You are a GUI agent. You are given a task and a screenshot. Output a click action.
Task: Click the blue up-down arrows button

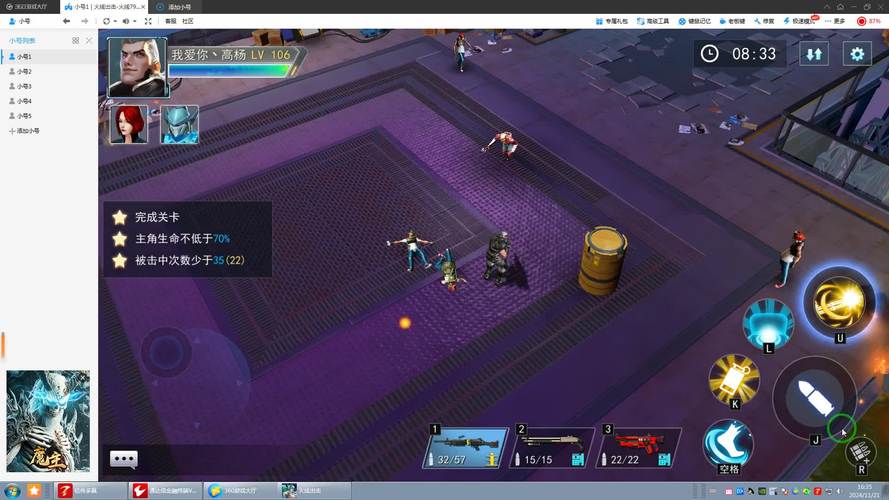(814, 54)
